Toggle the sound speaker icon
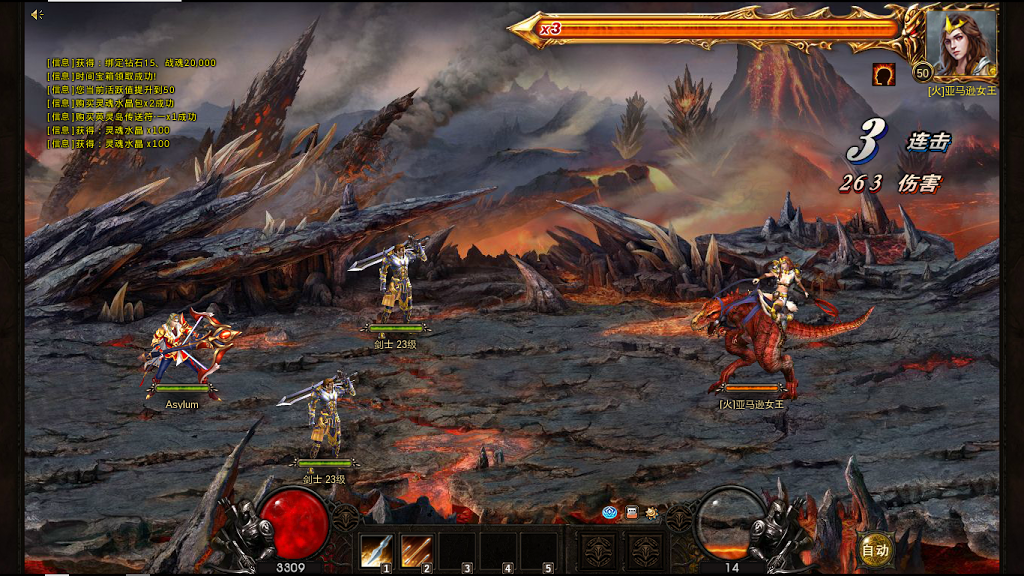This screenshot has height=576, width=1024. pos(37,14)
